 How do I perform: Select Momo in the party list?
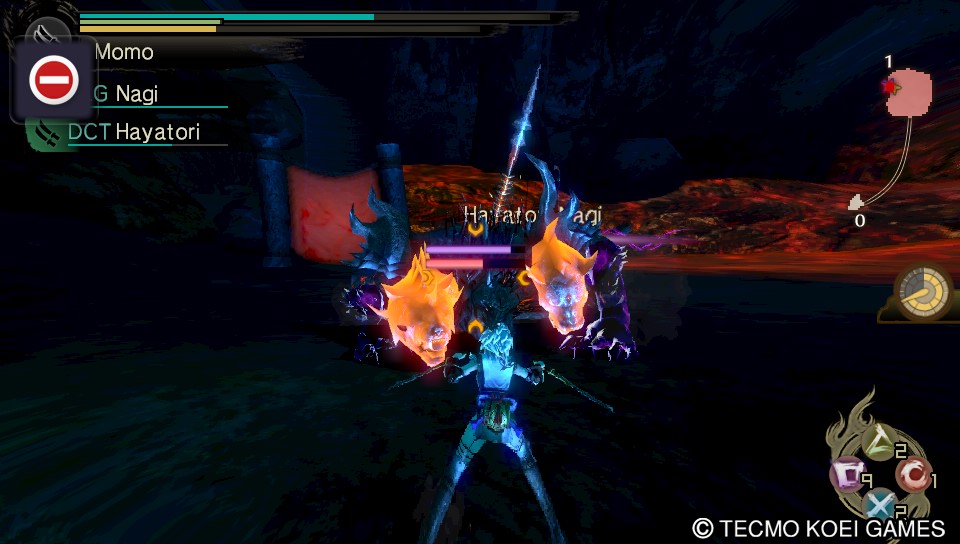click(124, 51)
